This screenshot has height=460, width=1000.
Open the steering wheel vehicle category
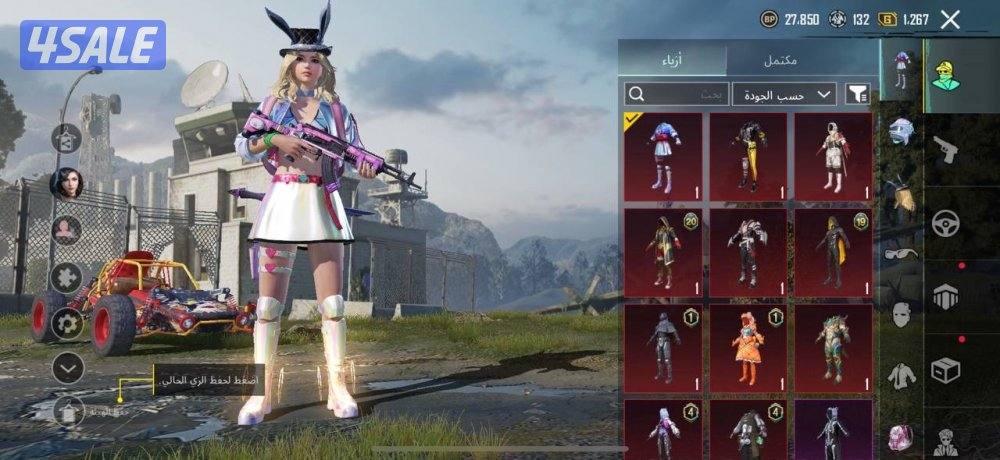945,223
